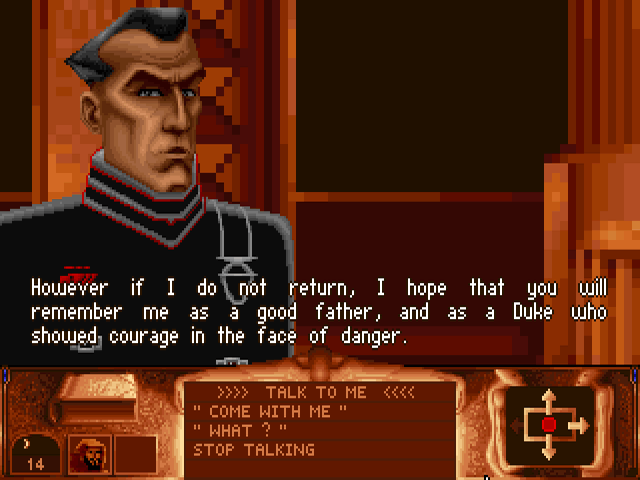Select the companion portrait slot
The width and height of the screenshot is (640, 480).
coord(88,454)
